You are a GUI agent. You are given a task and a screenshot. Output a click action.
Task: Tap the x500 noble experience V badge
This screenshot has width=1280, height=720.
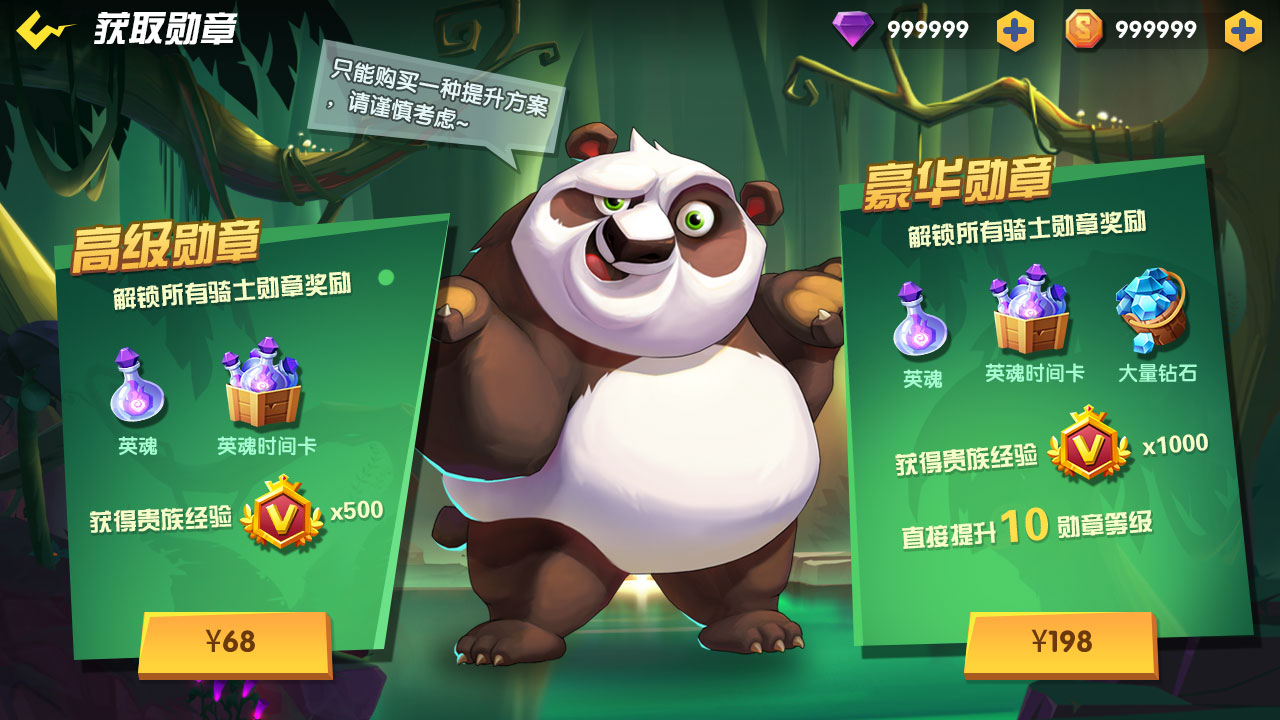282,513
